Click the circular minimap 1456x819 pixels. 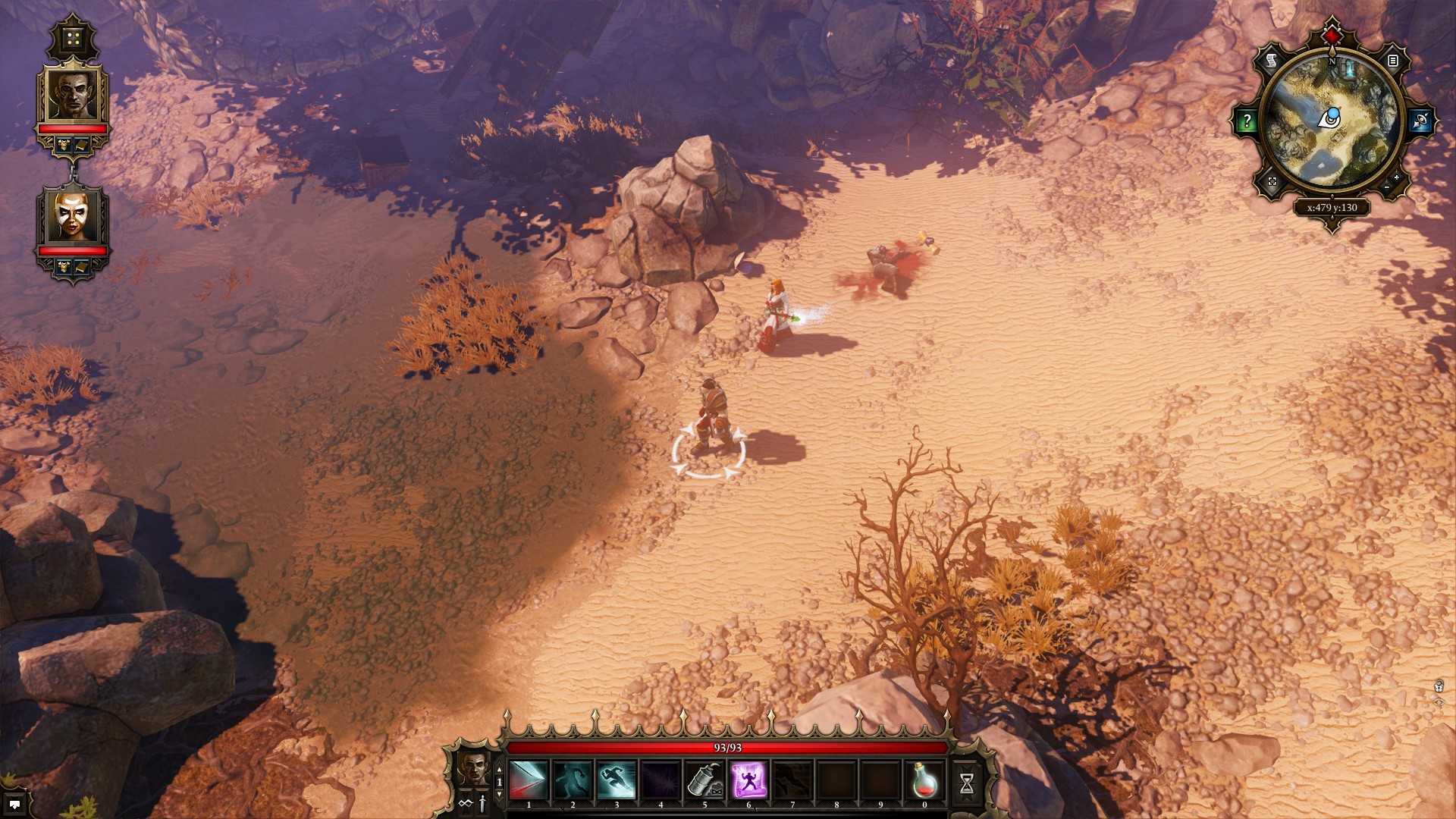[1332, 121]
